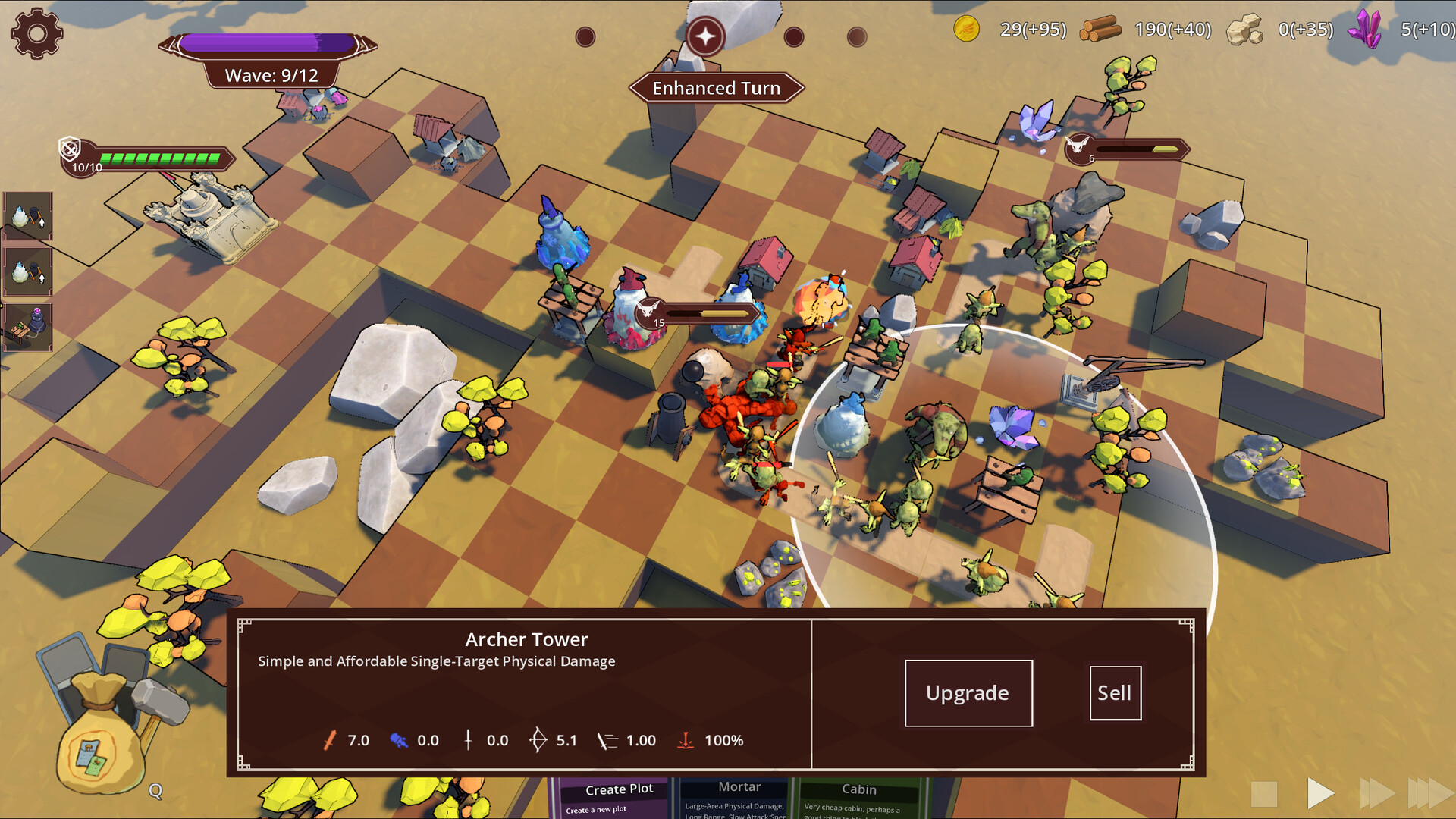The width and height of the screenshot is (1456, 819).
Task: Click the magic damage stat icon
Action: pos(400,739)
